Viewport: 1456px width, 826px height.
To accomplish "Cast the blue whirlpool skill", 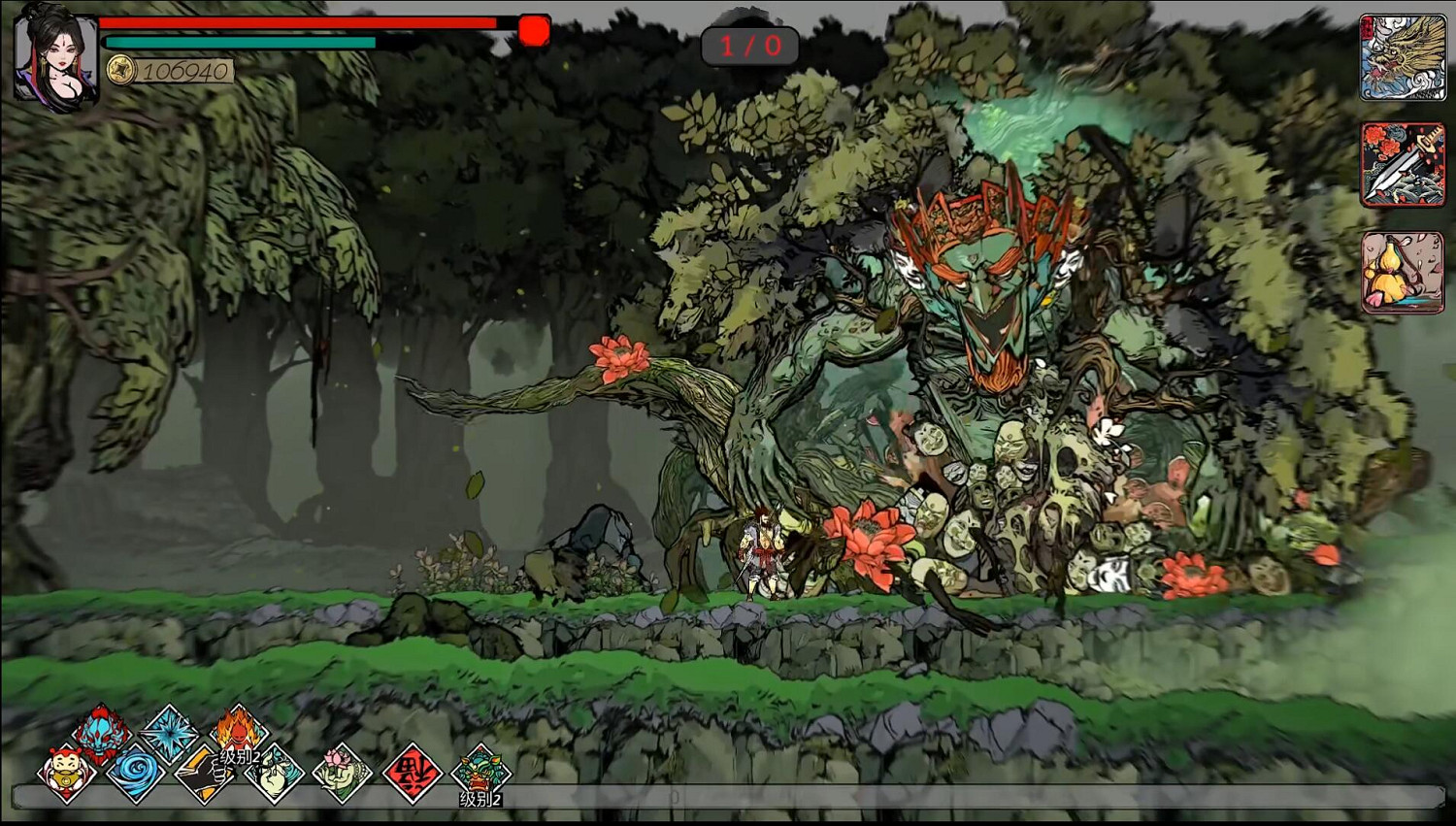I will (135, 774).
